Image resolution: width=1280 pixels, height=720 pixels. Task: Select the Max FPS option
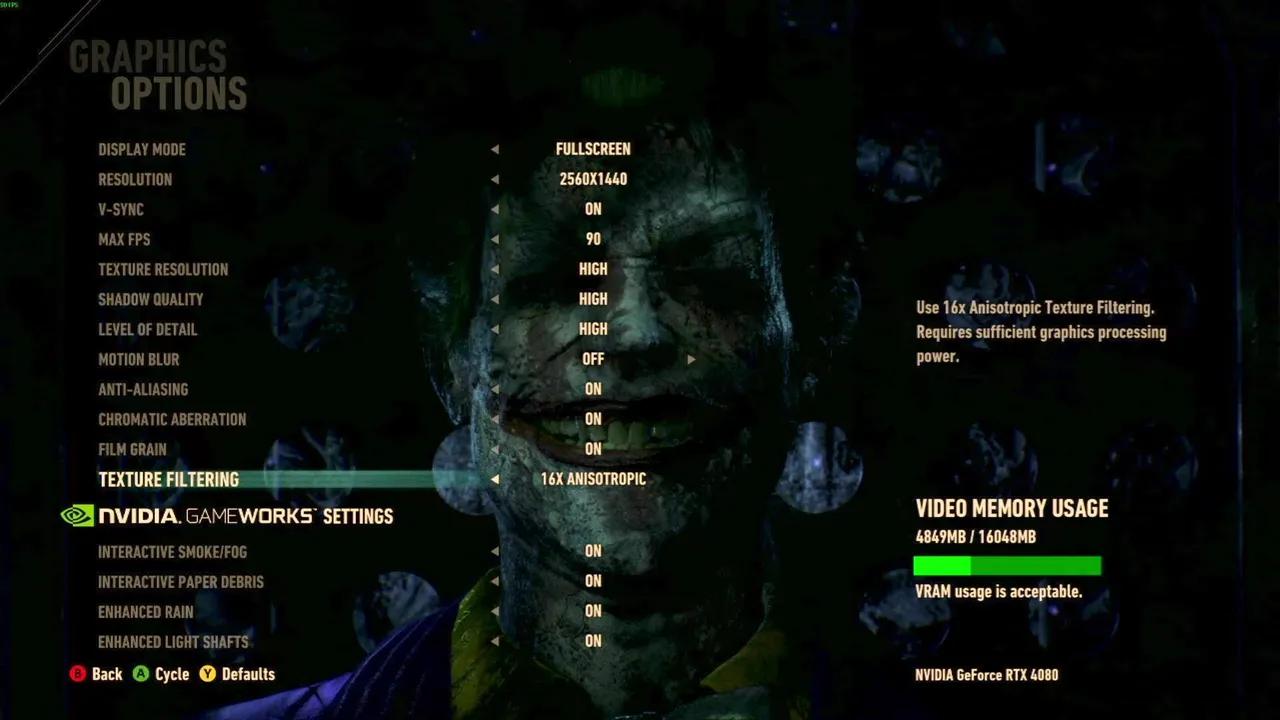124,239
